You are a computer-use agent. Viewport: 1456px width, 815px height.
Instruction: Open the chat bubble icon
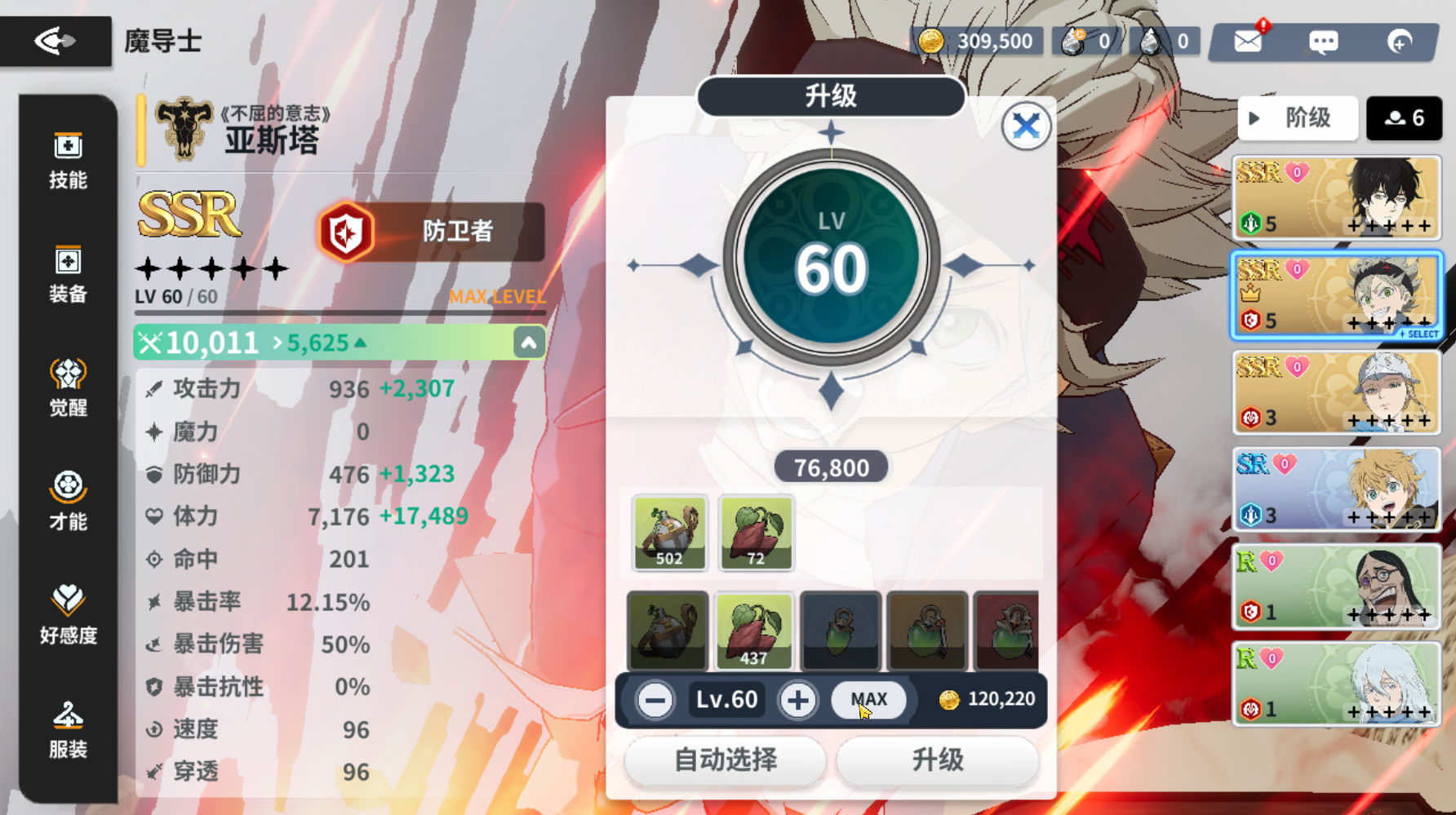coord(1323,41)
